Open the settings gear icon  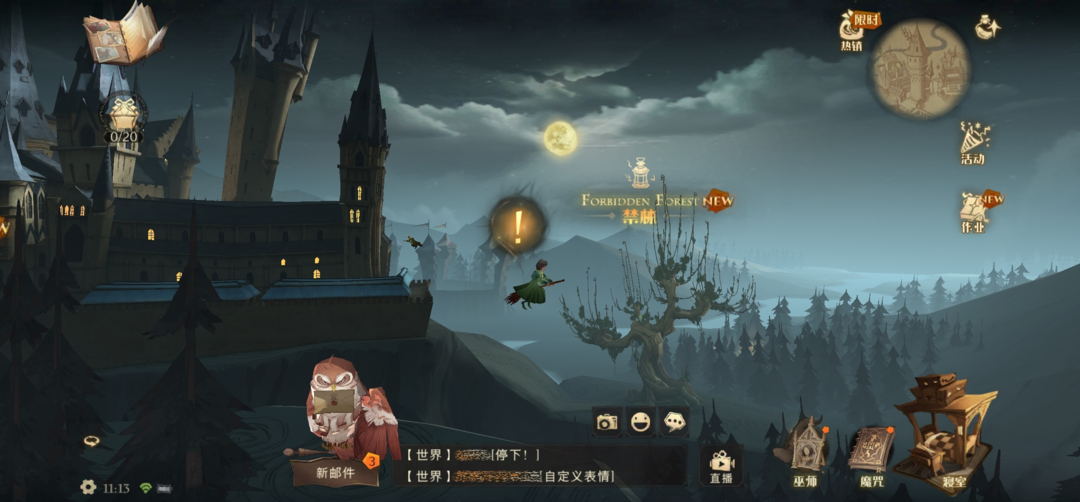click(x=88, y=487)
